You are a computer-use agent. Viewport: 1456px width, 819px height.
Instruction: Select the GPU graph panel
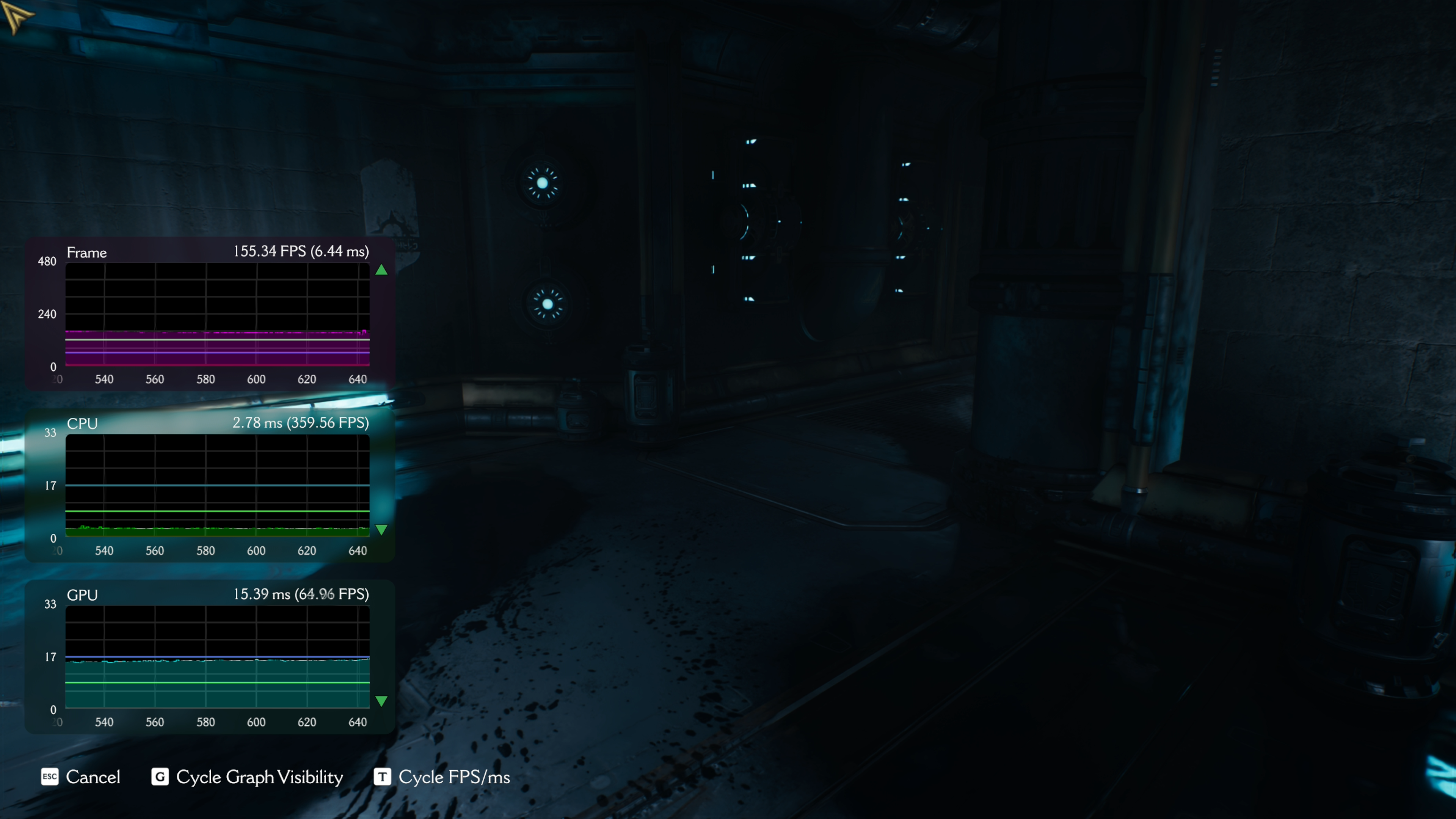(217, 656)
